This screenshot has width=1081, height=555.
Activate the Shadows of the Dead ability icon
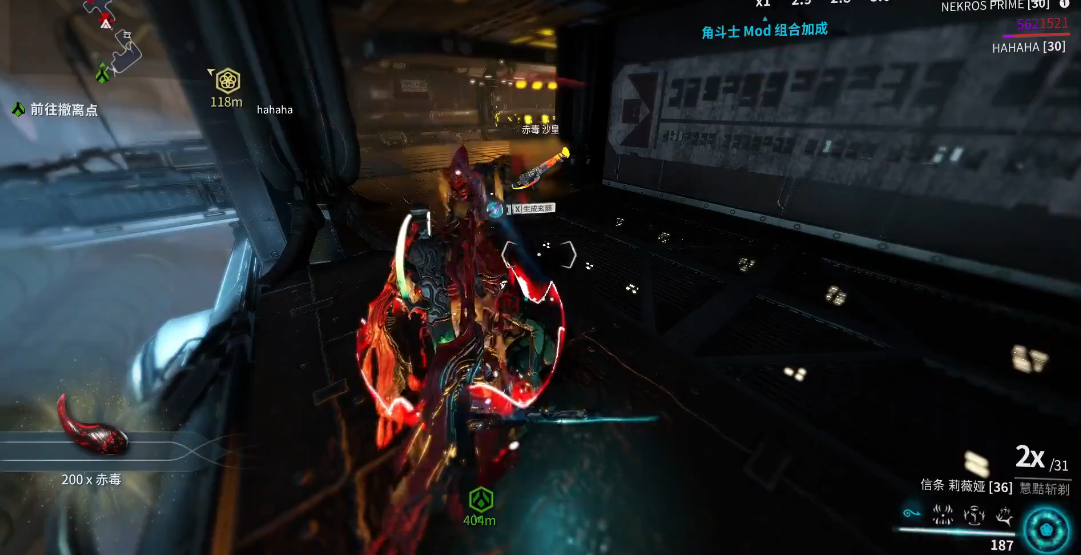(x=1004, y=515)
